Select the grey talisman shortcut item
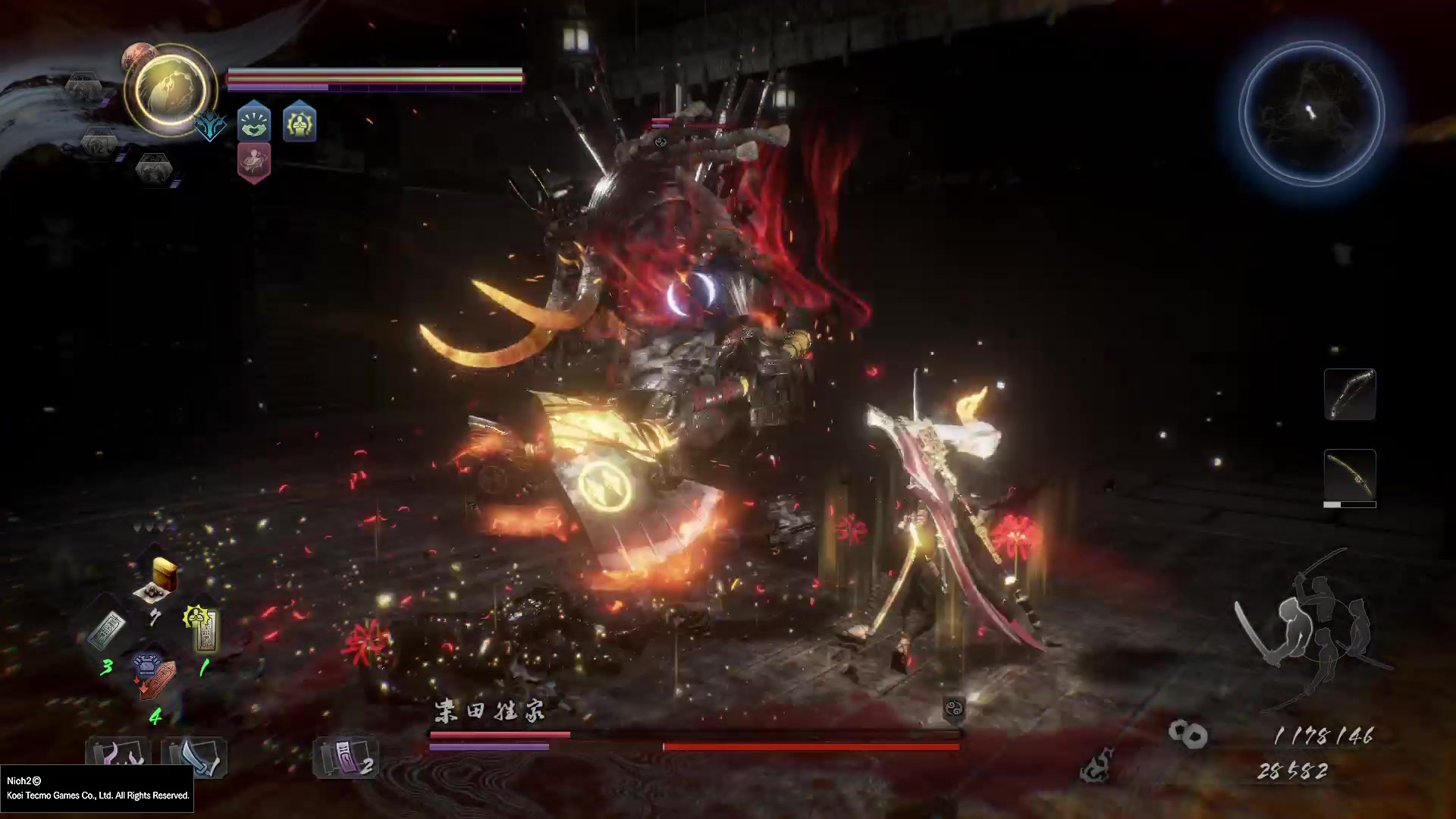The image size is (1456, 819). click(108, 631)
